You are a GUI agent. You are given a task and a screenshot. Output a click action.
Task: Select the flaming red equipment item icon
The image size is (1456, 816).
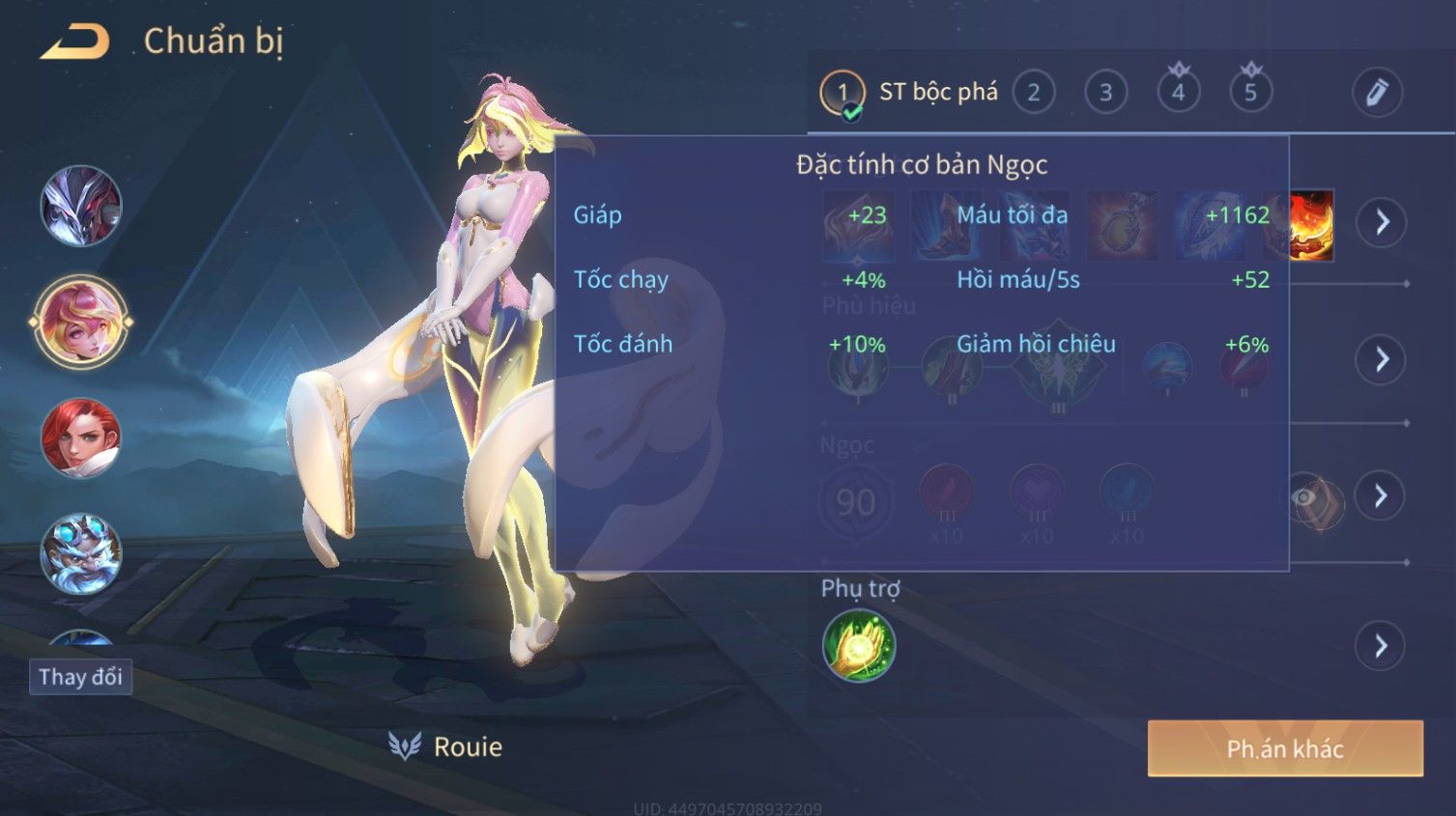click(x=1312, y=224)
